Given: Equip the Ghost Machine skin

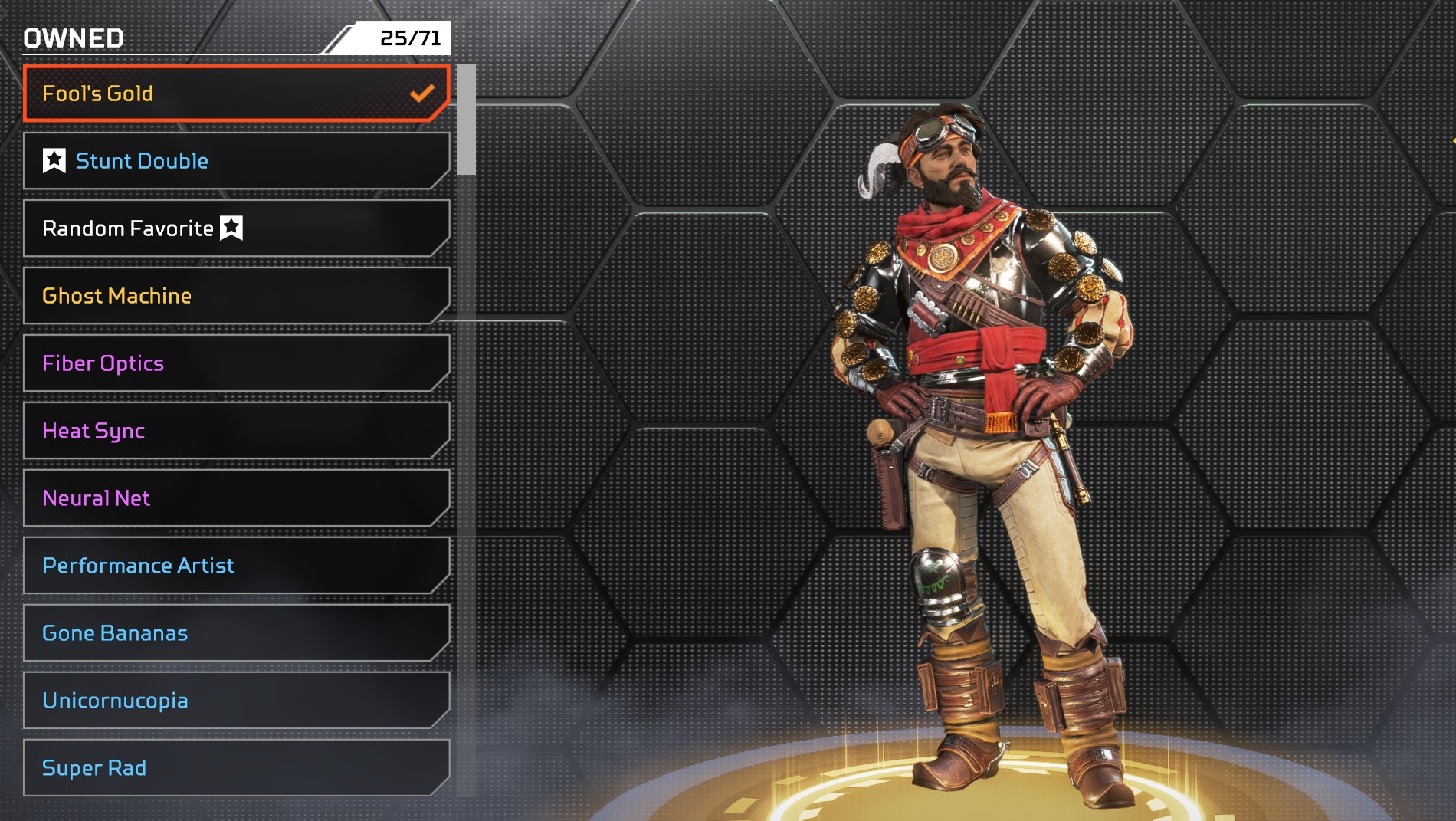Looking at the screenshot, I should click(x=236, y=296).
